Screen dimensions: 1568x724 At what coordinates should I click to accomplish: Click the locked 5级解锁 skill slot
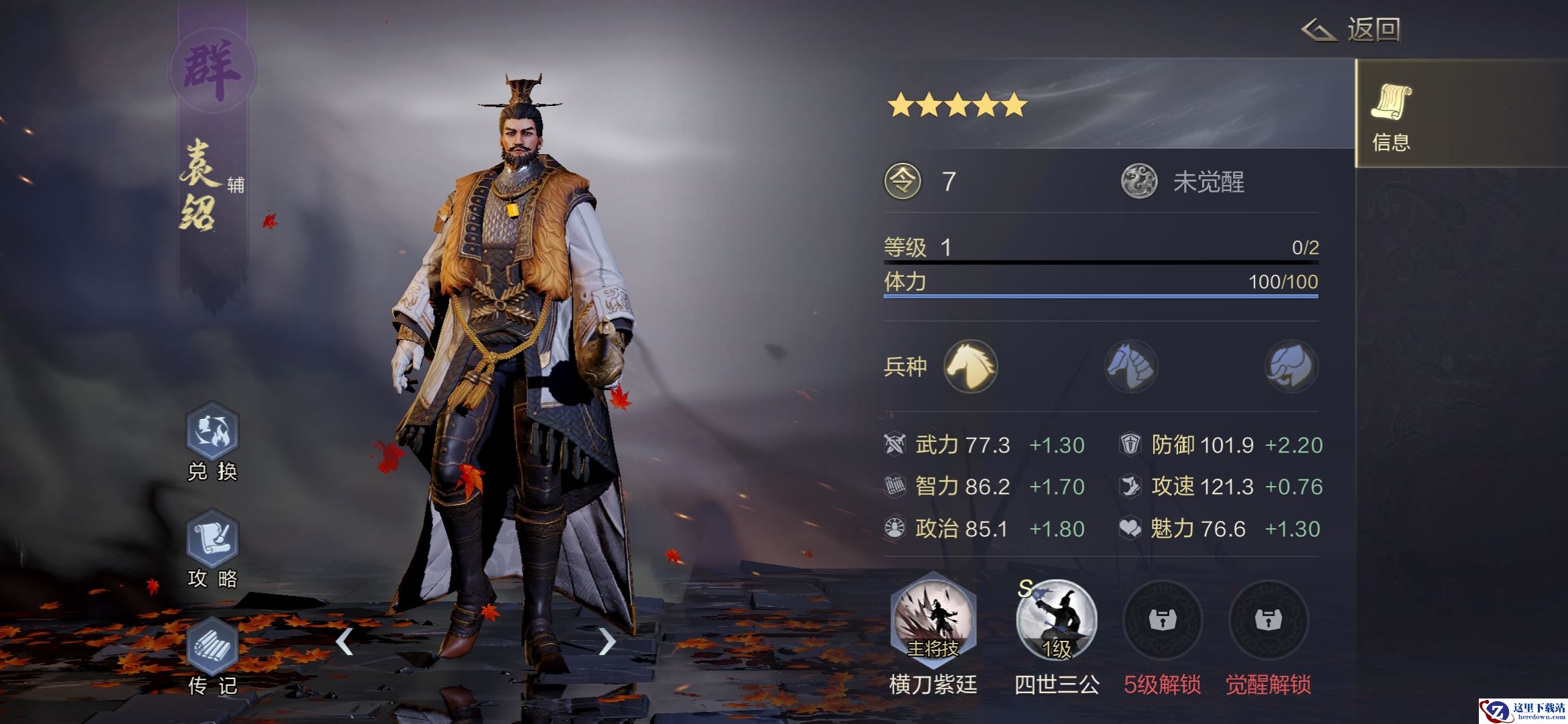[x=1163, y=620]
